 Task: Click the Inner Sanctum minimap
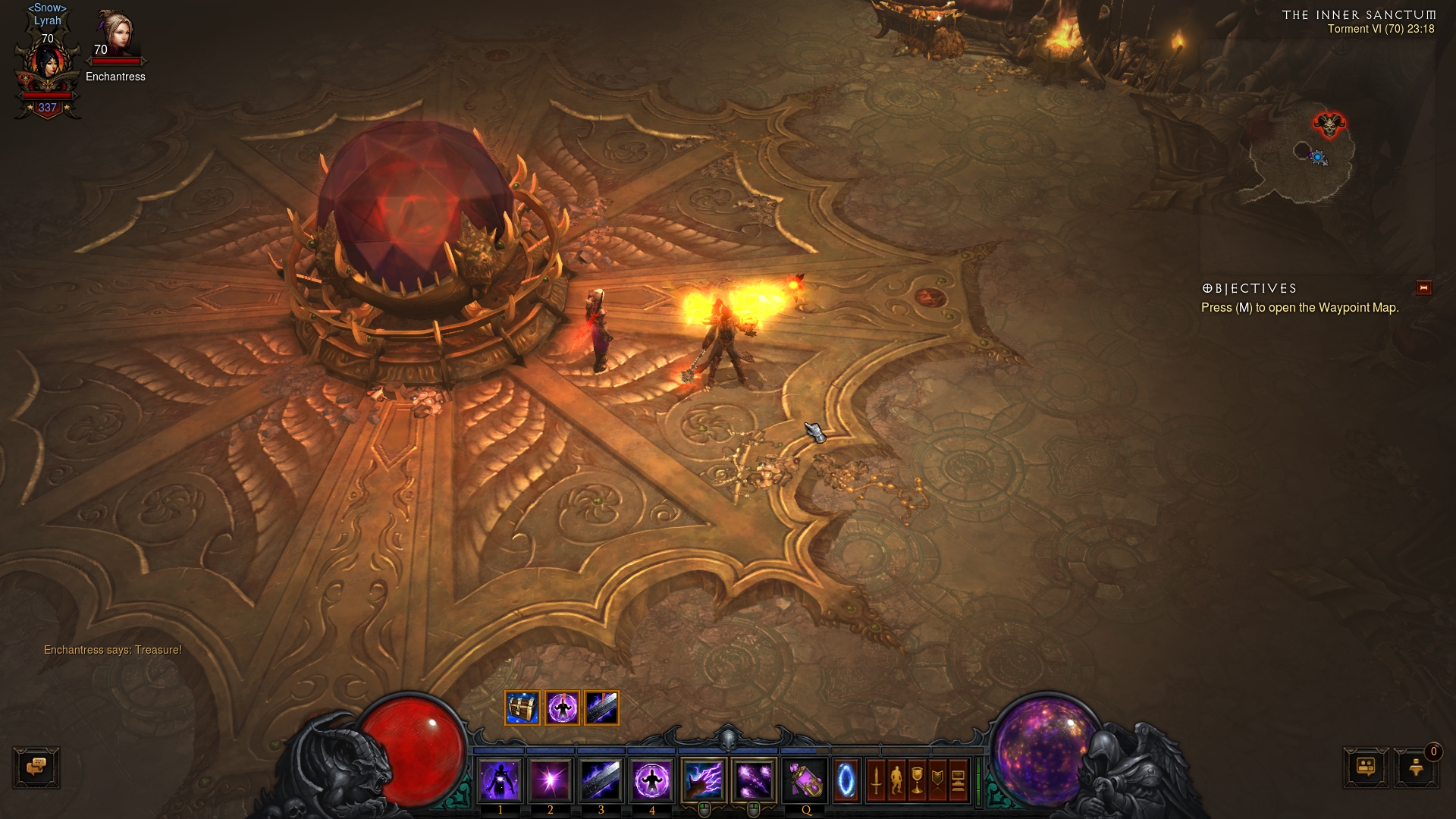point(1301,161)
